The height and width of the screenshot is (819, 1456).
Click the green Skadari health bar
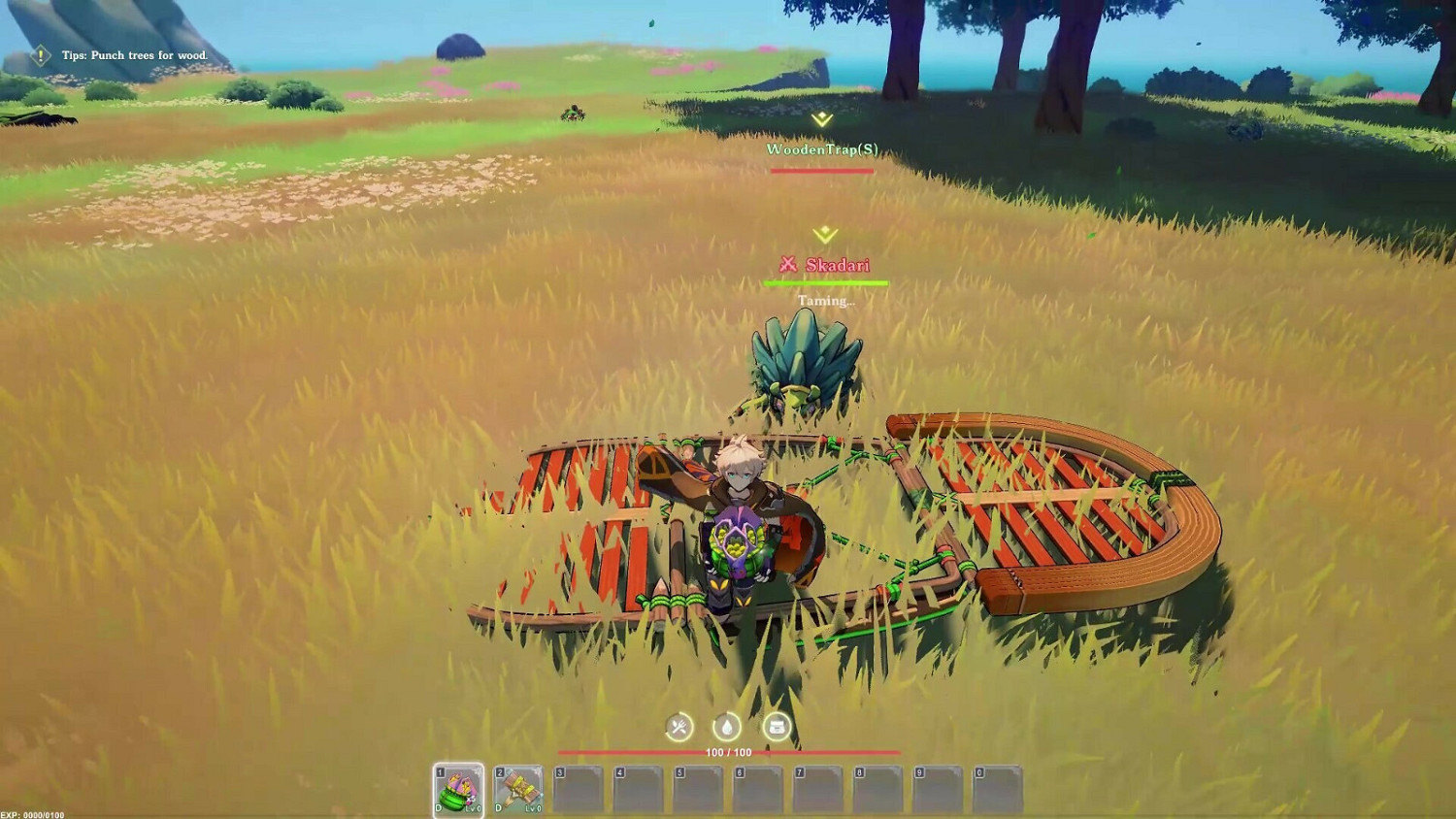[x=827, y=282]
